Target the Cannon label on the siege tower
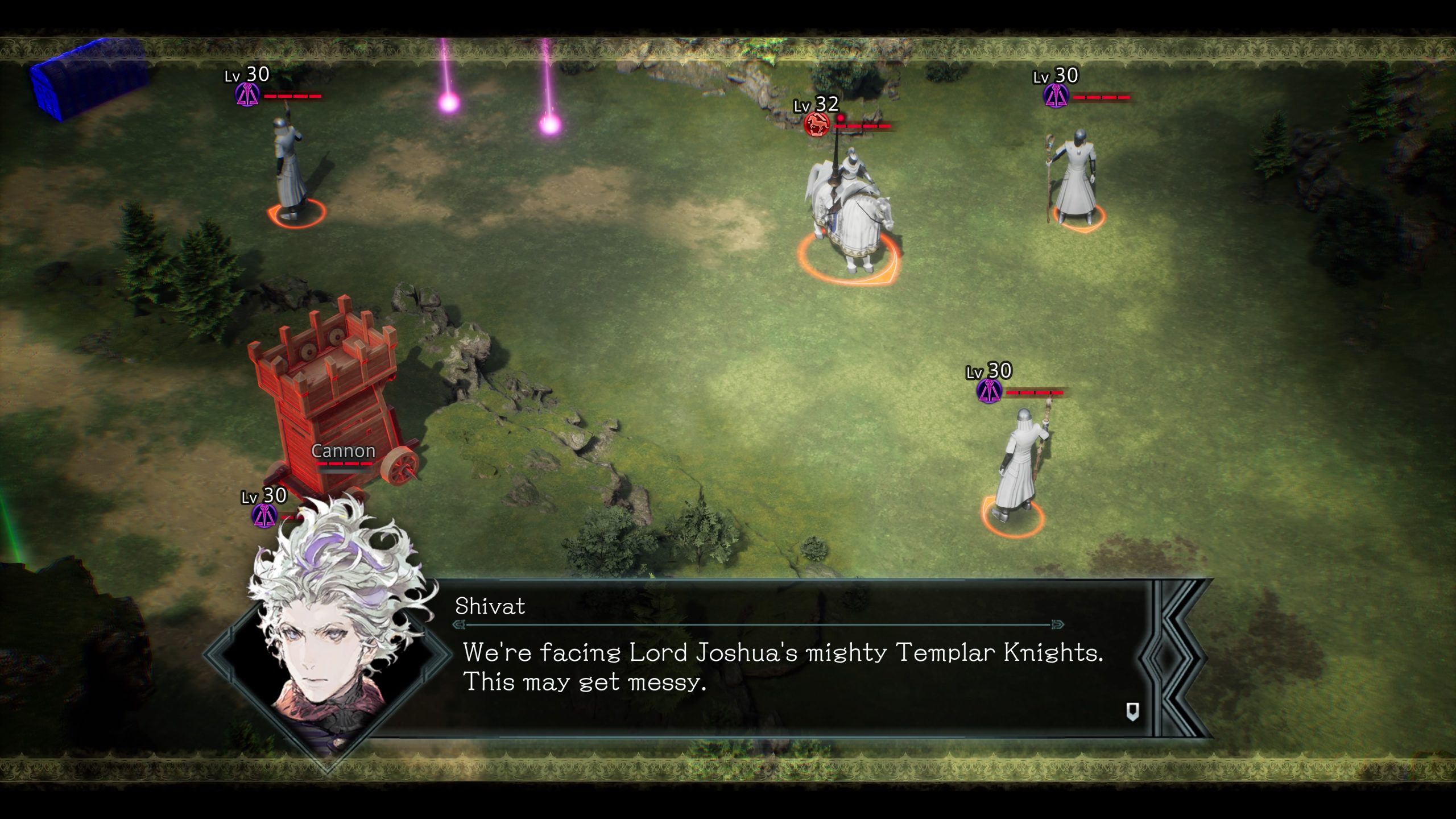The height and width of the screenshot is (819, 1456). (x=344, y=451)
